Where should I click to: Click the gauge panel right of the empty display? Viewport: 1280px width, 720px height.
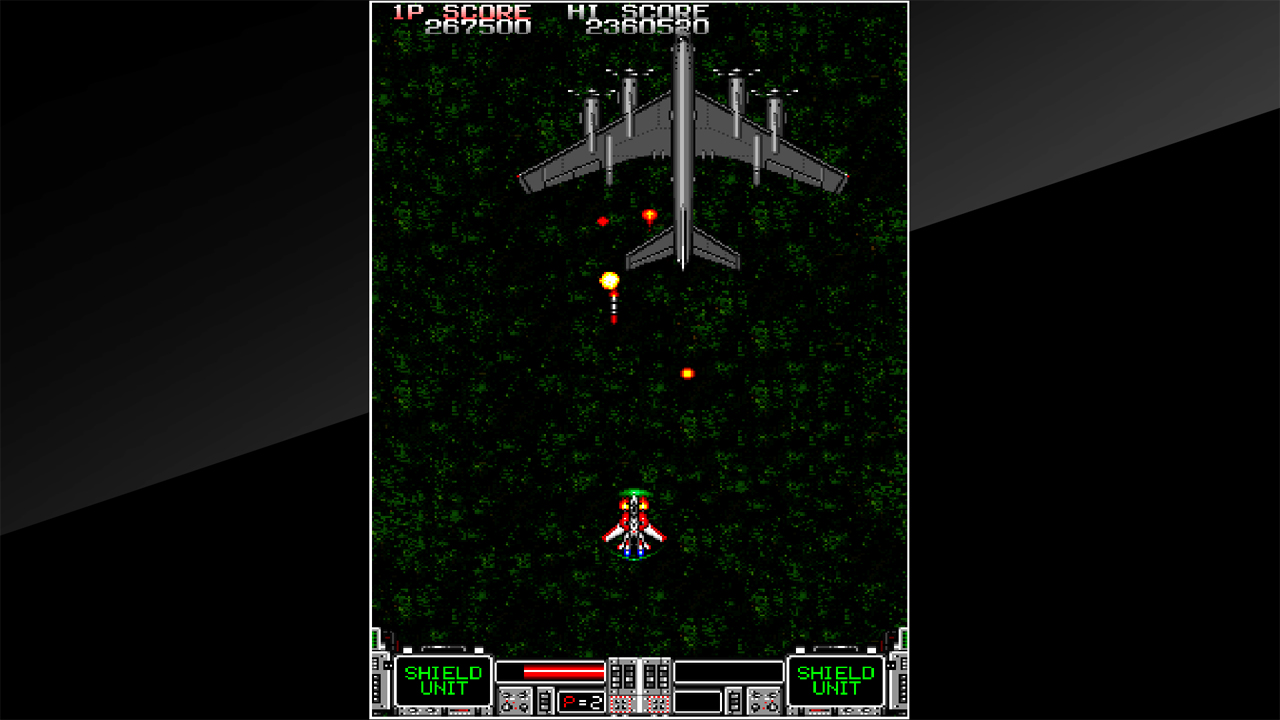point(764,701)
